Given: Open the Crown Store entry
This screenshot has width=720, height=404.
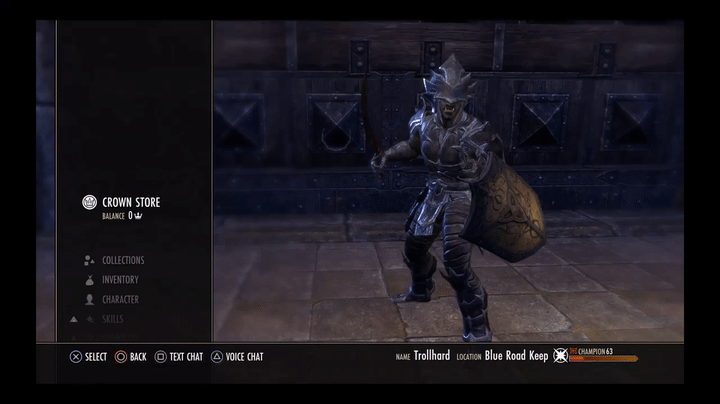Looking at the screenshot, I should click(x=130, y=202).
